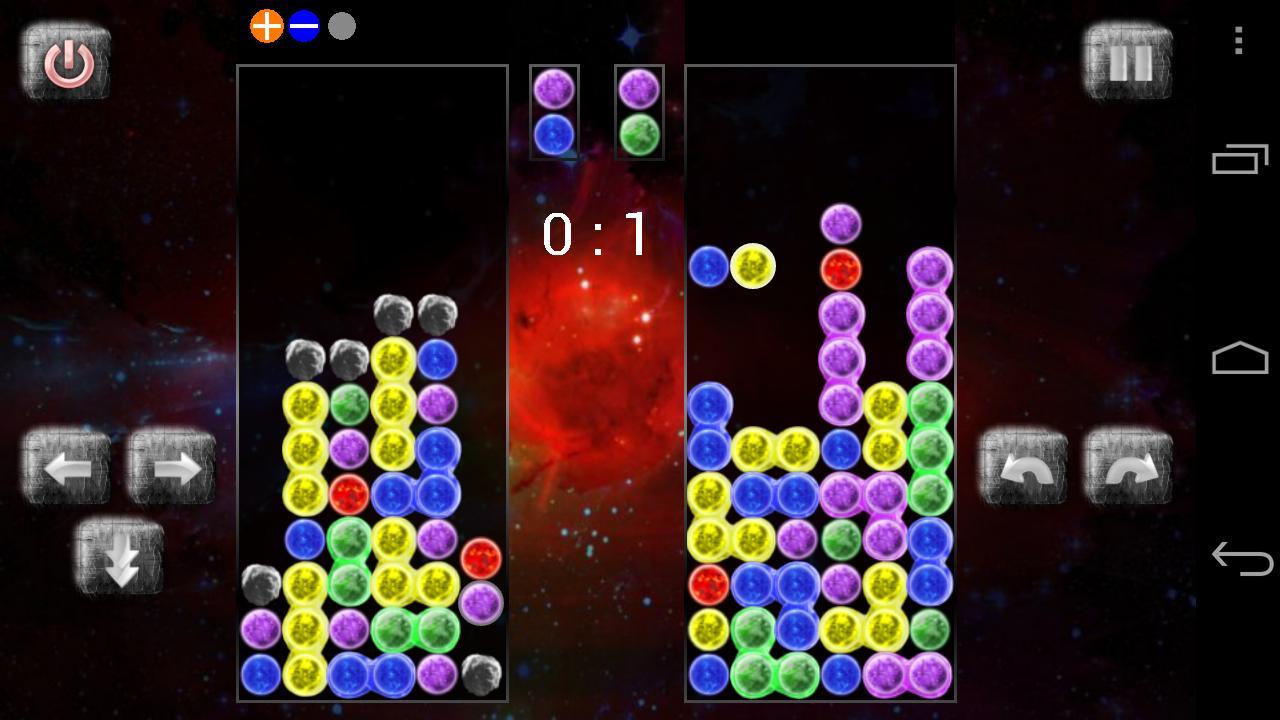Select the orange plus indicator at the top
This screenshot has width=1280, height=720.
click(264, 25)
